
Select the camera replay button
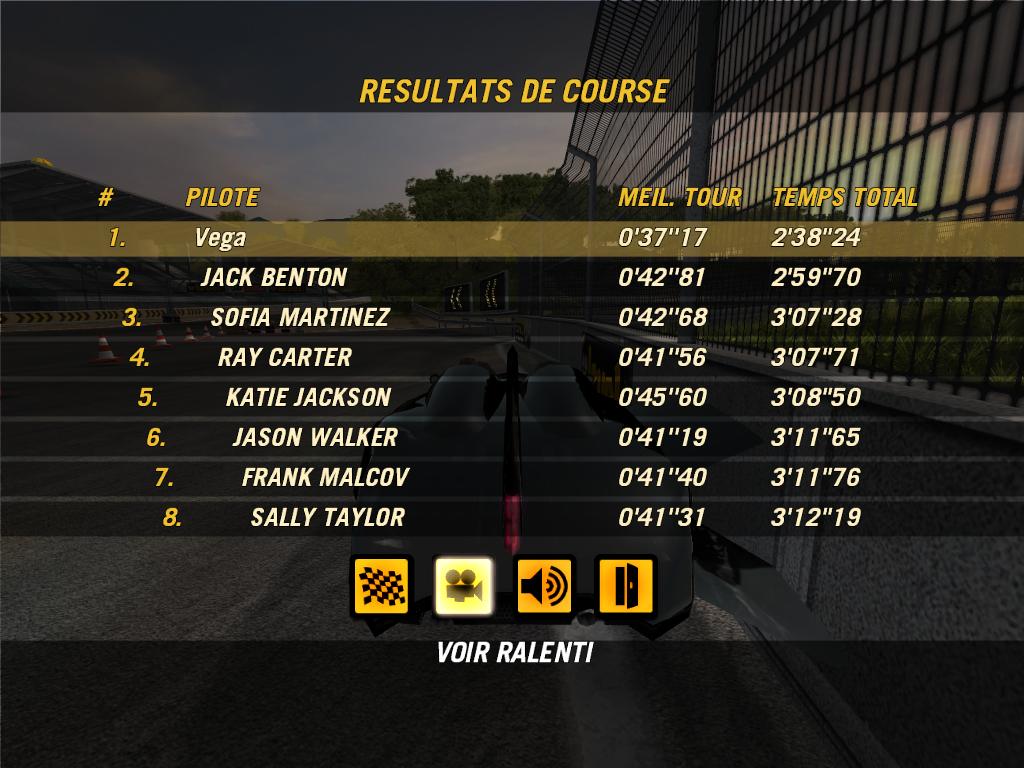pos(464,586)
